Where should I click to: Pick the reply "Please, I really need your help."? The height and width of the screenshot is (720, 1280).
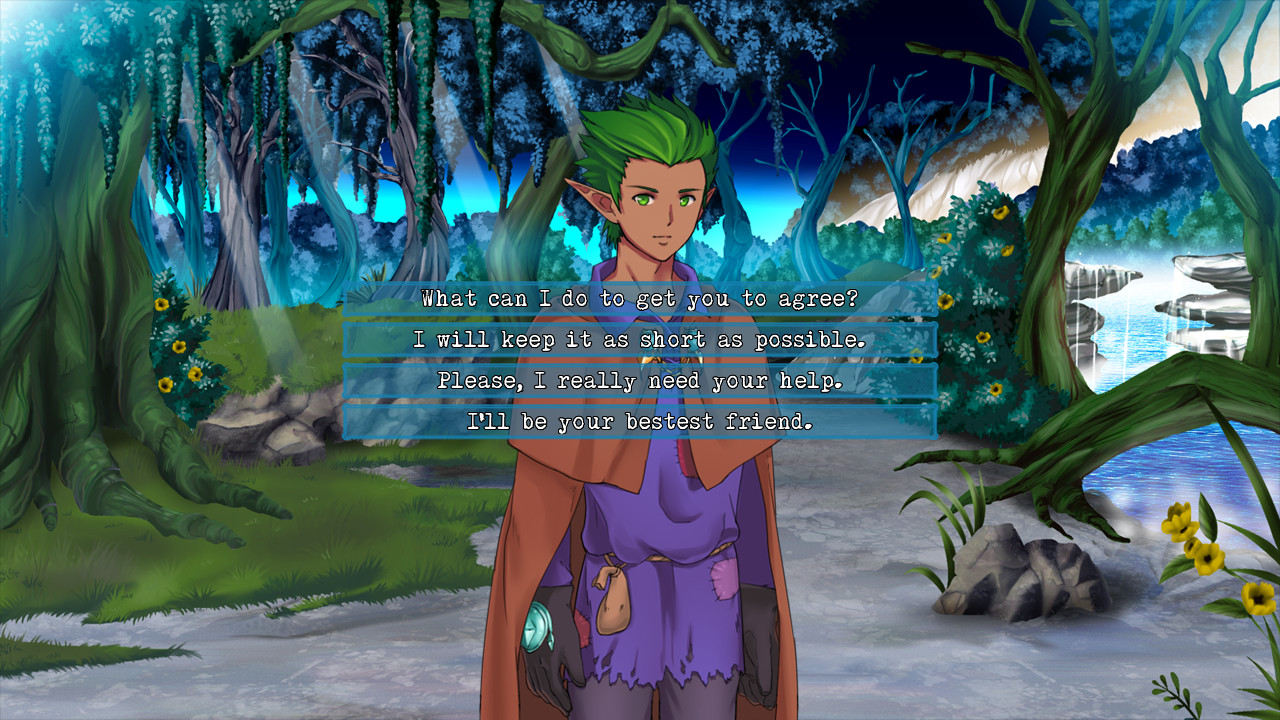coord(640,381)
